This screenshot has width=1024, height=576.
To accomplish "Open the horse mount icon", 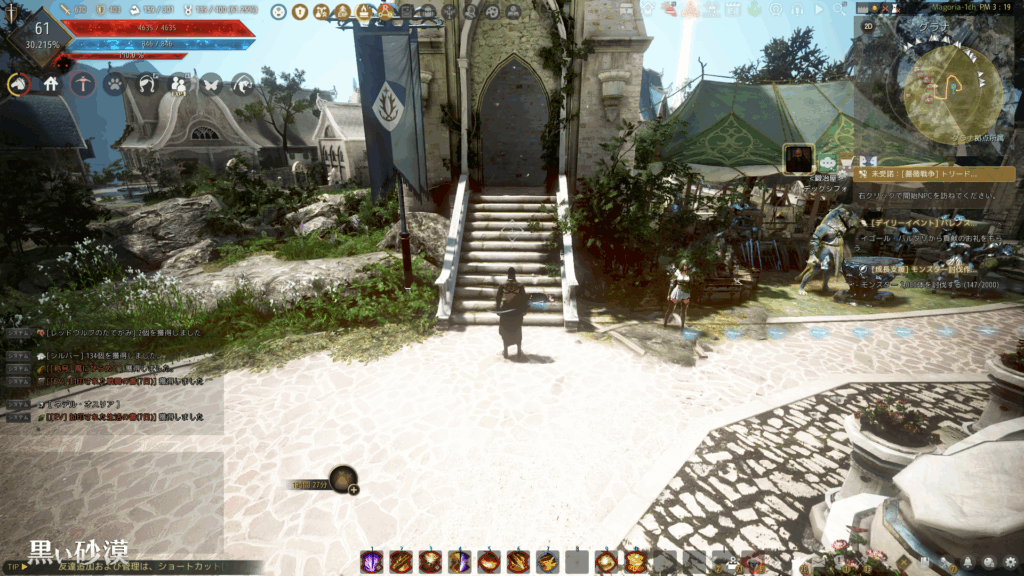I will (18, 85).
